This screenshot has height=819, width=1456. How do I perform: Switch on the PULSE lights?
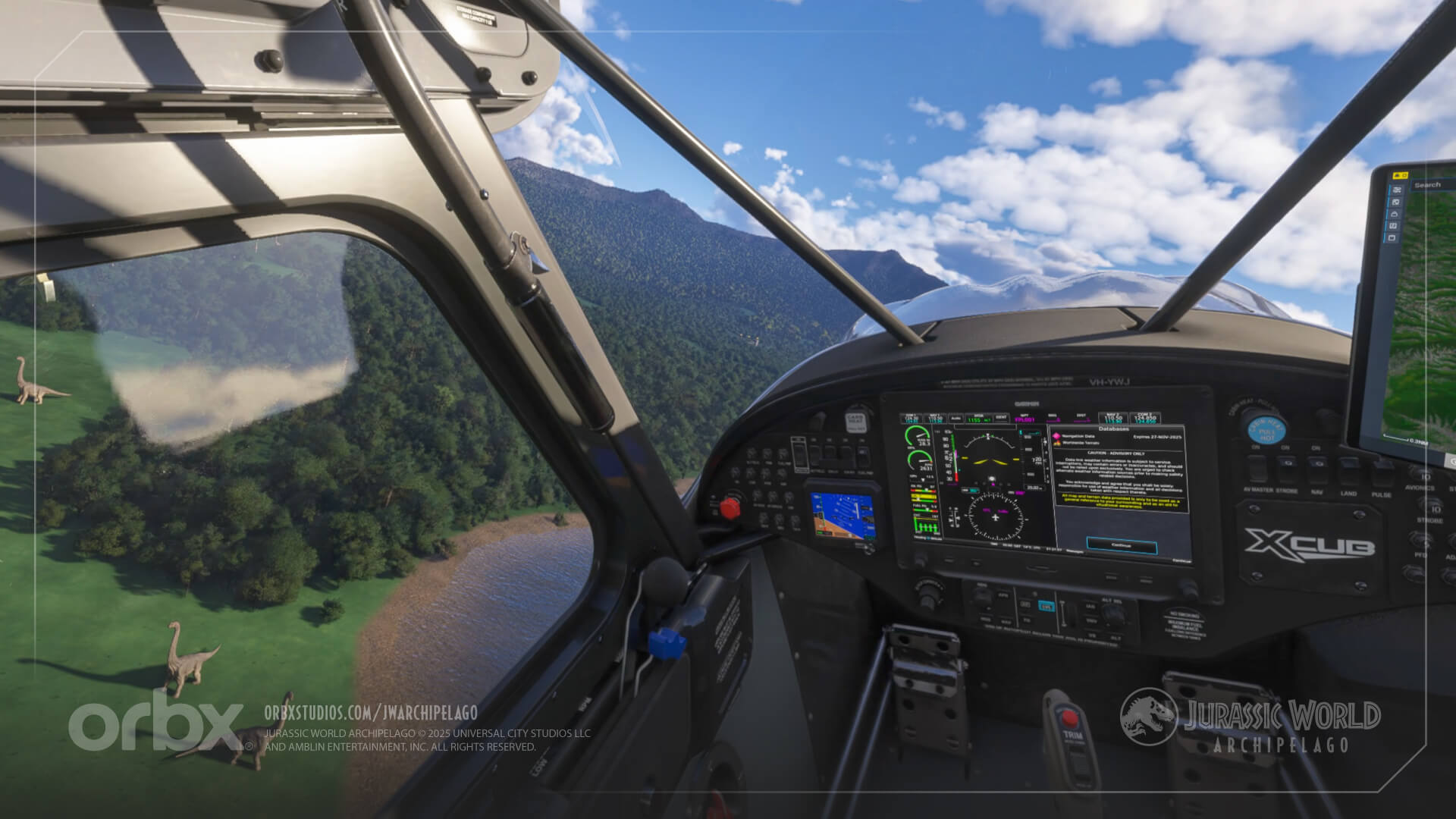pyautogui.click(x=1383, y=466)
